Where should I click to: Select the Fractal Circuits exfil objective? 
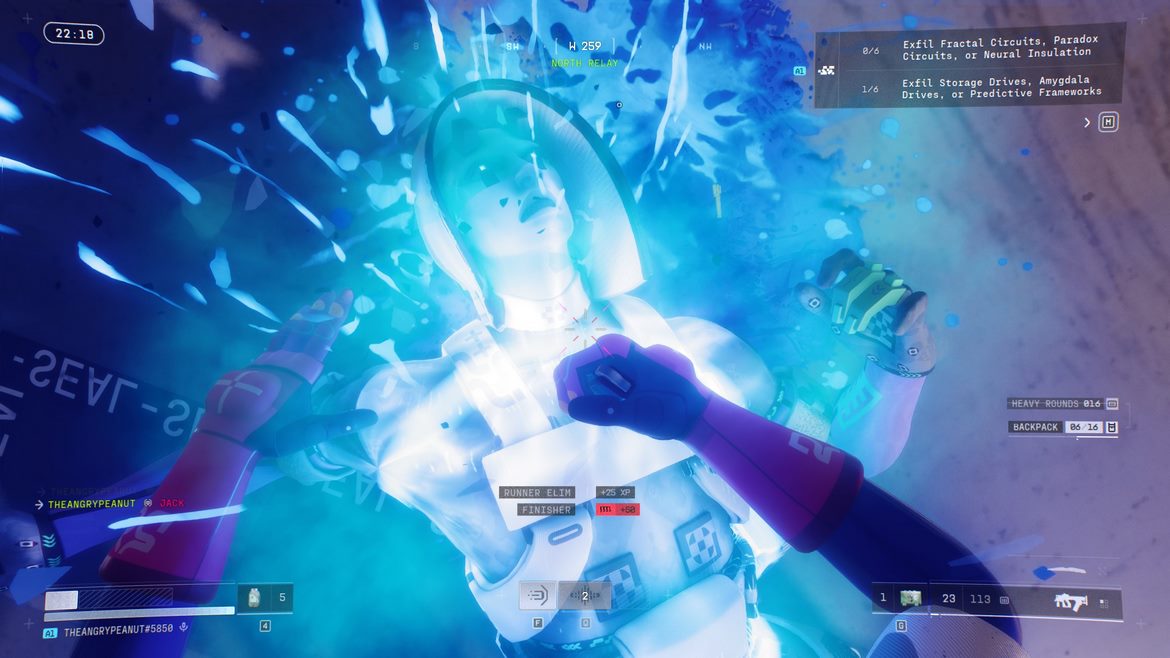[x=999, y=48]
